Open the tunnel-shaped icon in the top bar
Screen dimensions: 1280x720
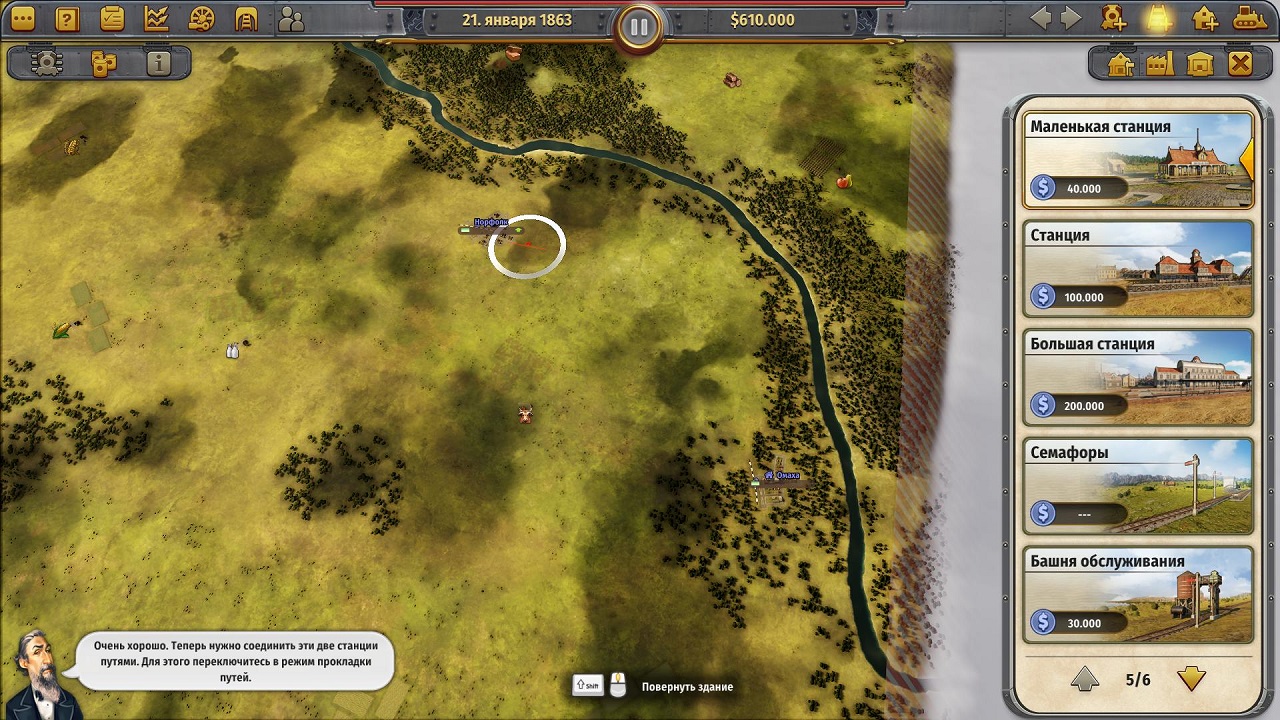246,18
